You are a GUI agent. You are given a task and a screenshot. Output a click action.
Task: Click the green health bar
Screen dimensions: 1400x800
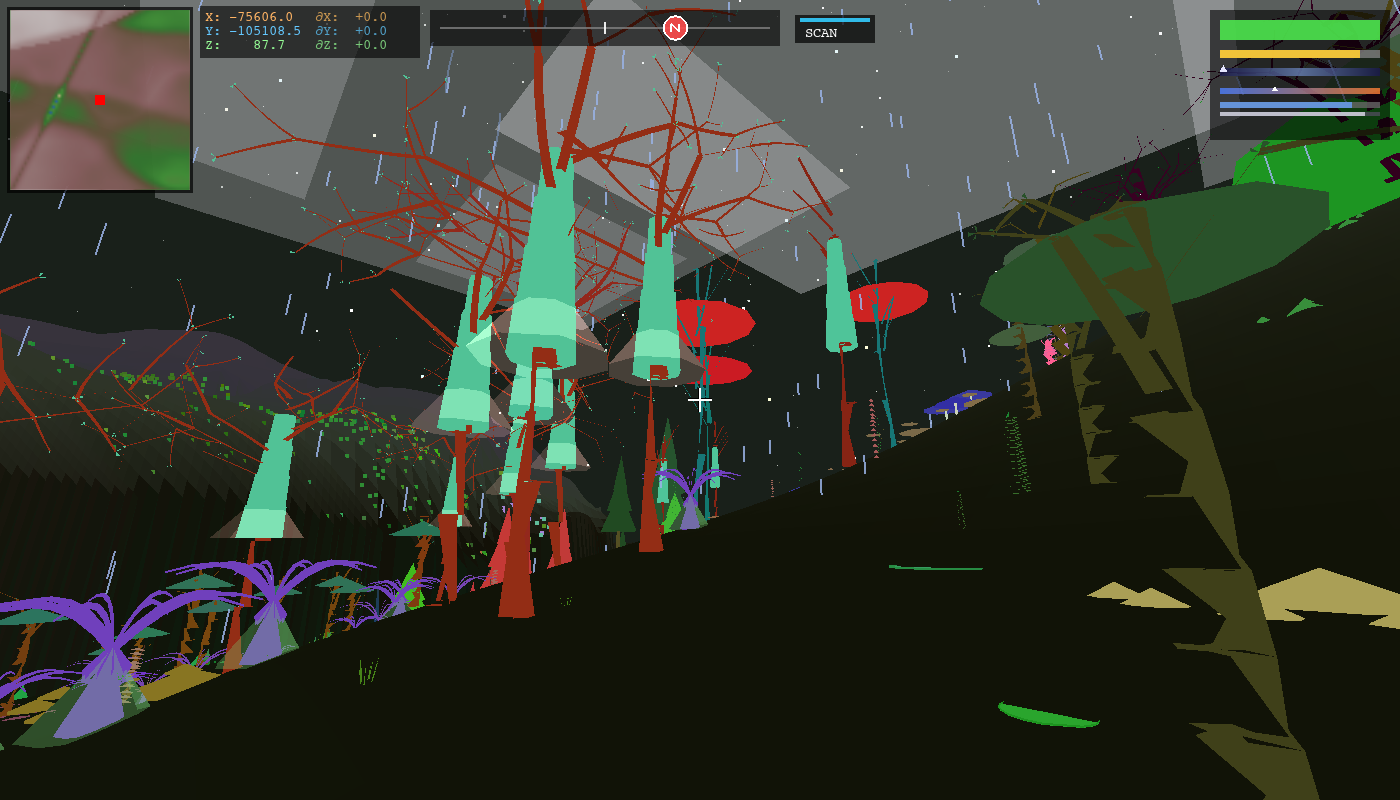point(1299,29)
